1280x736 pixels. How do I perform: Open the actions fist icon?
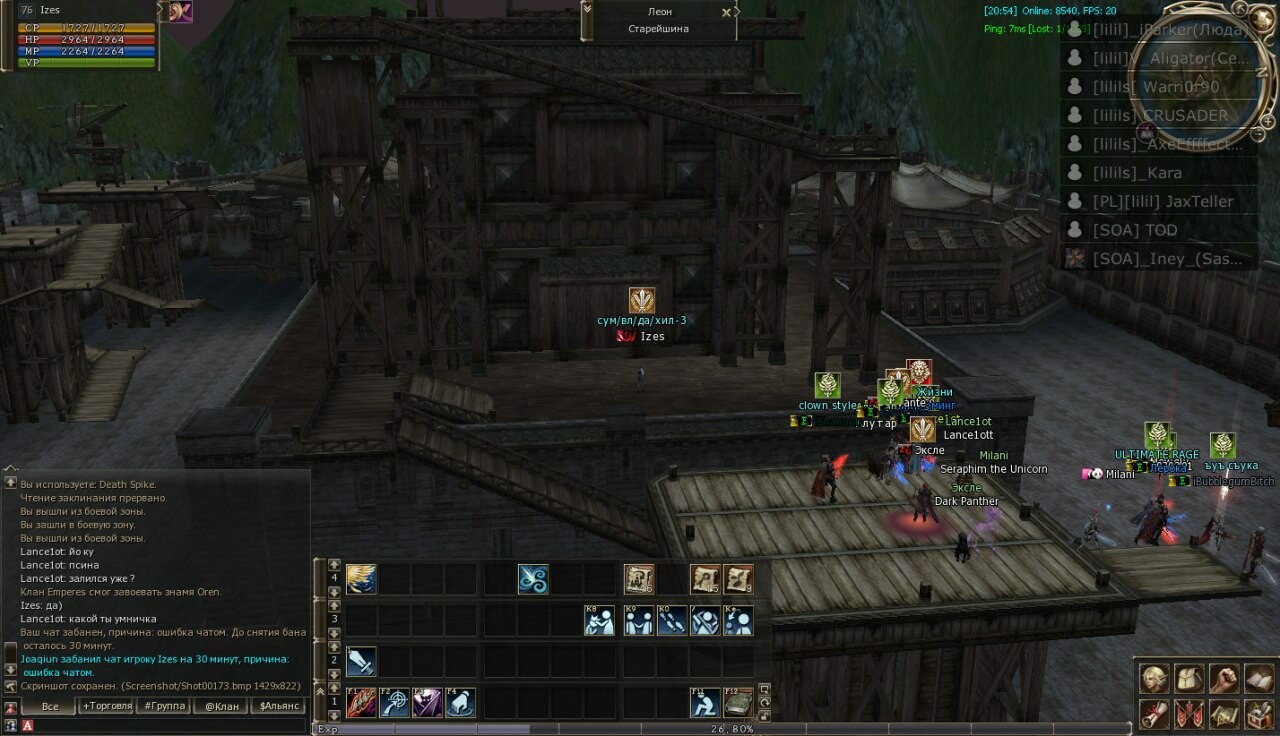click(x=1224, y=678)
